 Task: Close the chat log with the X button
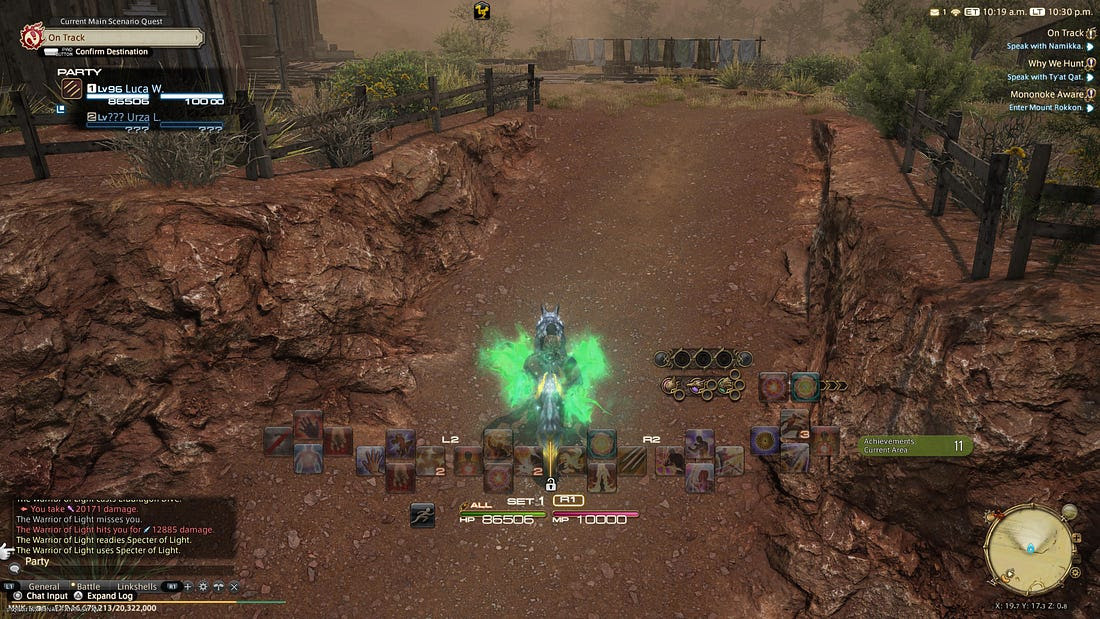233,586
